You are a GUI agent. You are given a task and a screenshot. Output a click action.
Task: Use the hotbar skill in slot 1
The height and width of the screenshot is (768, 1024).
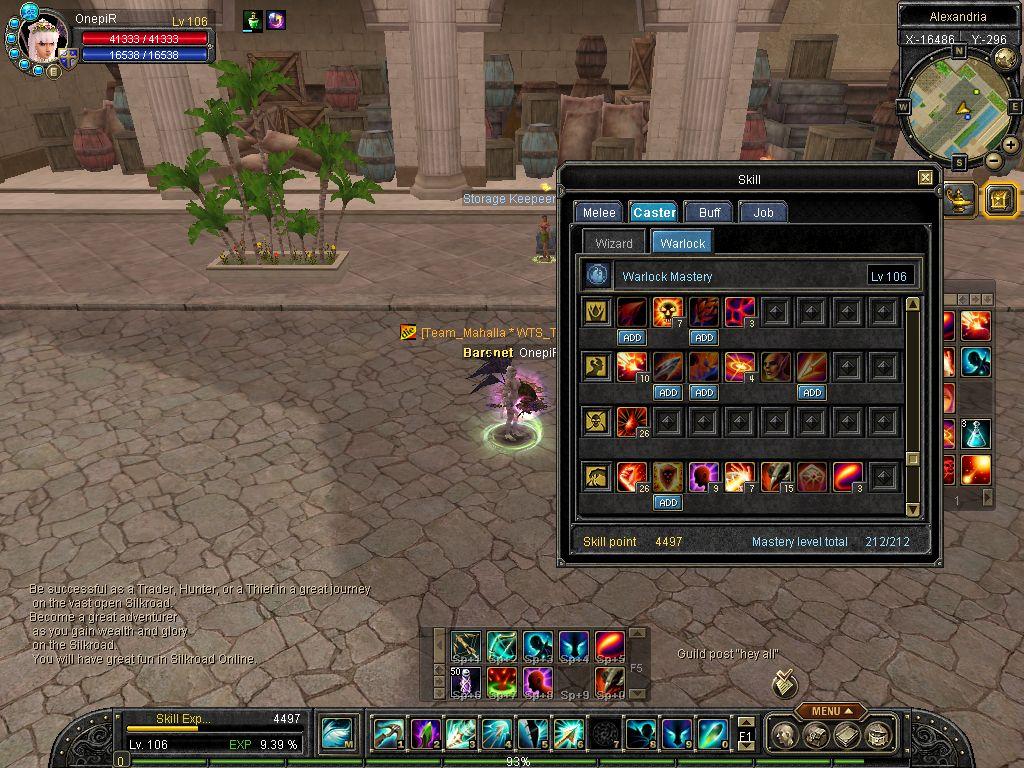tap(388, 734)
